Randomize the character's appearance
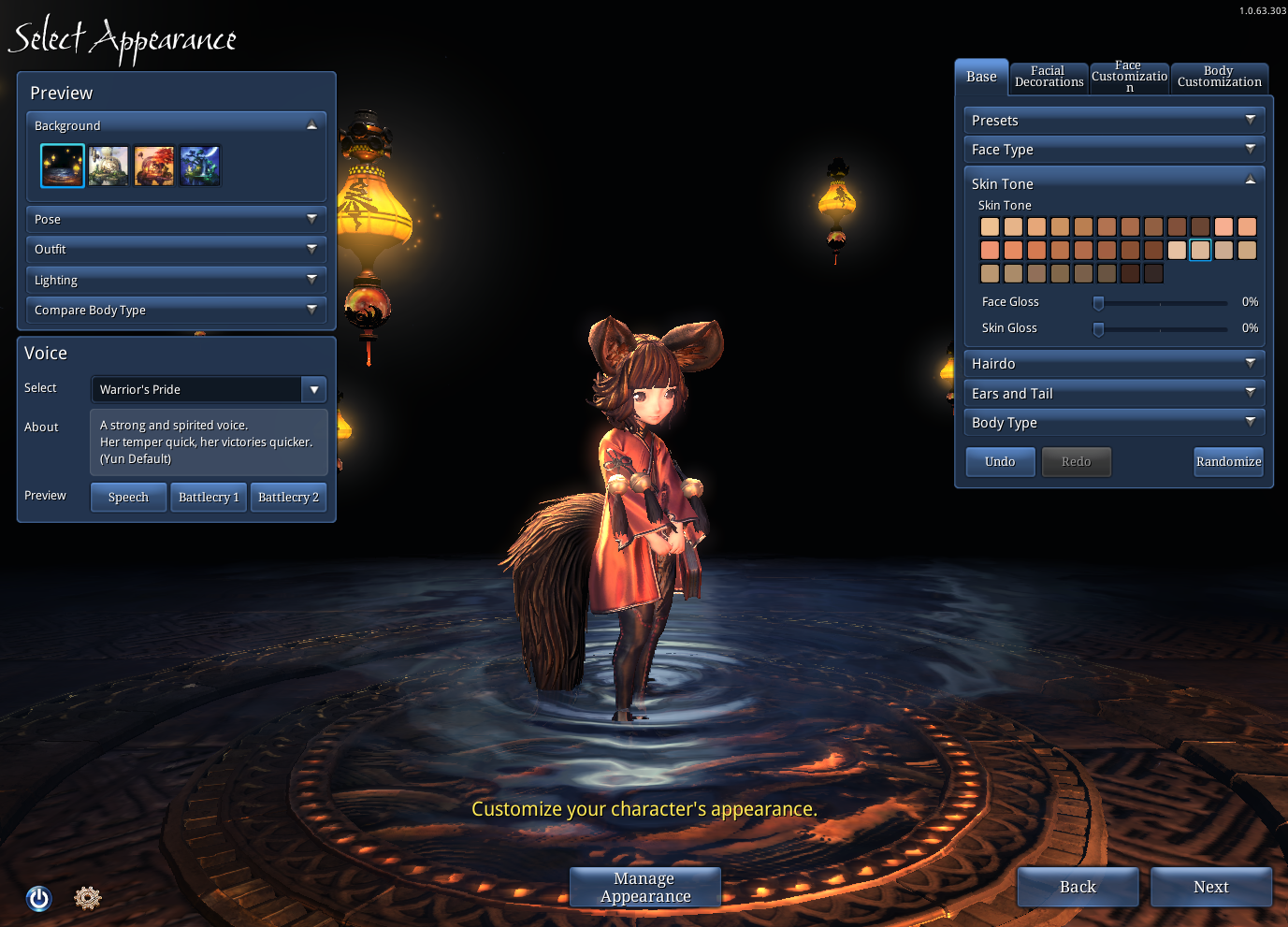This screenshot has width=1288, height=927. [x=1228, y=462]
